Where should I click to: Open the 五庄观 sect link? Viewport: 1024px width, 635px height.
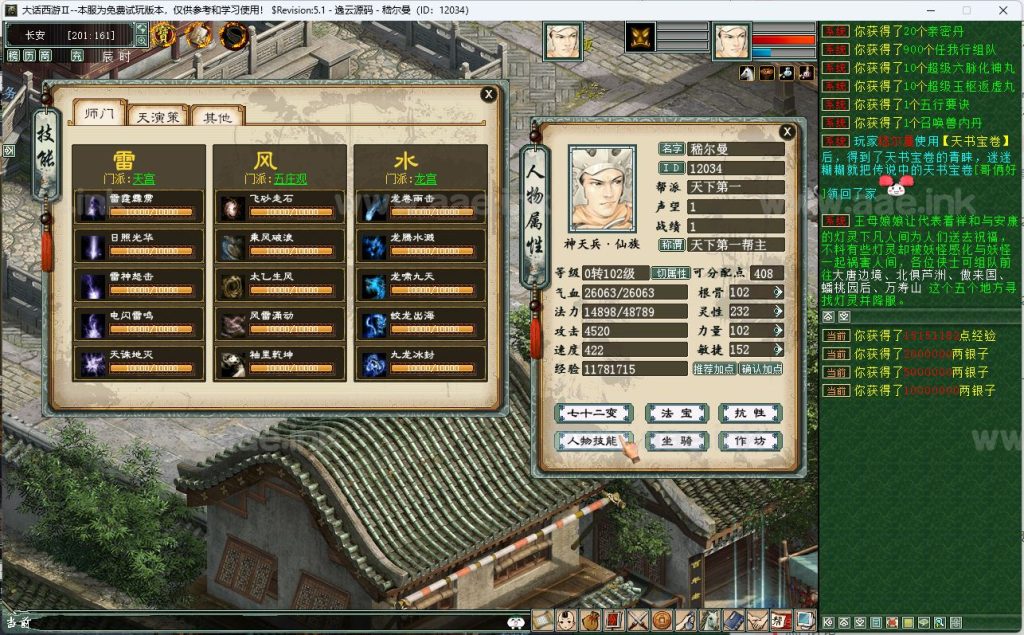coord(288,178)
